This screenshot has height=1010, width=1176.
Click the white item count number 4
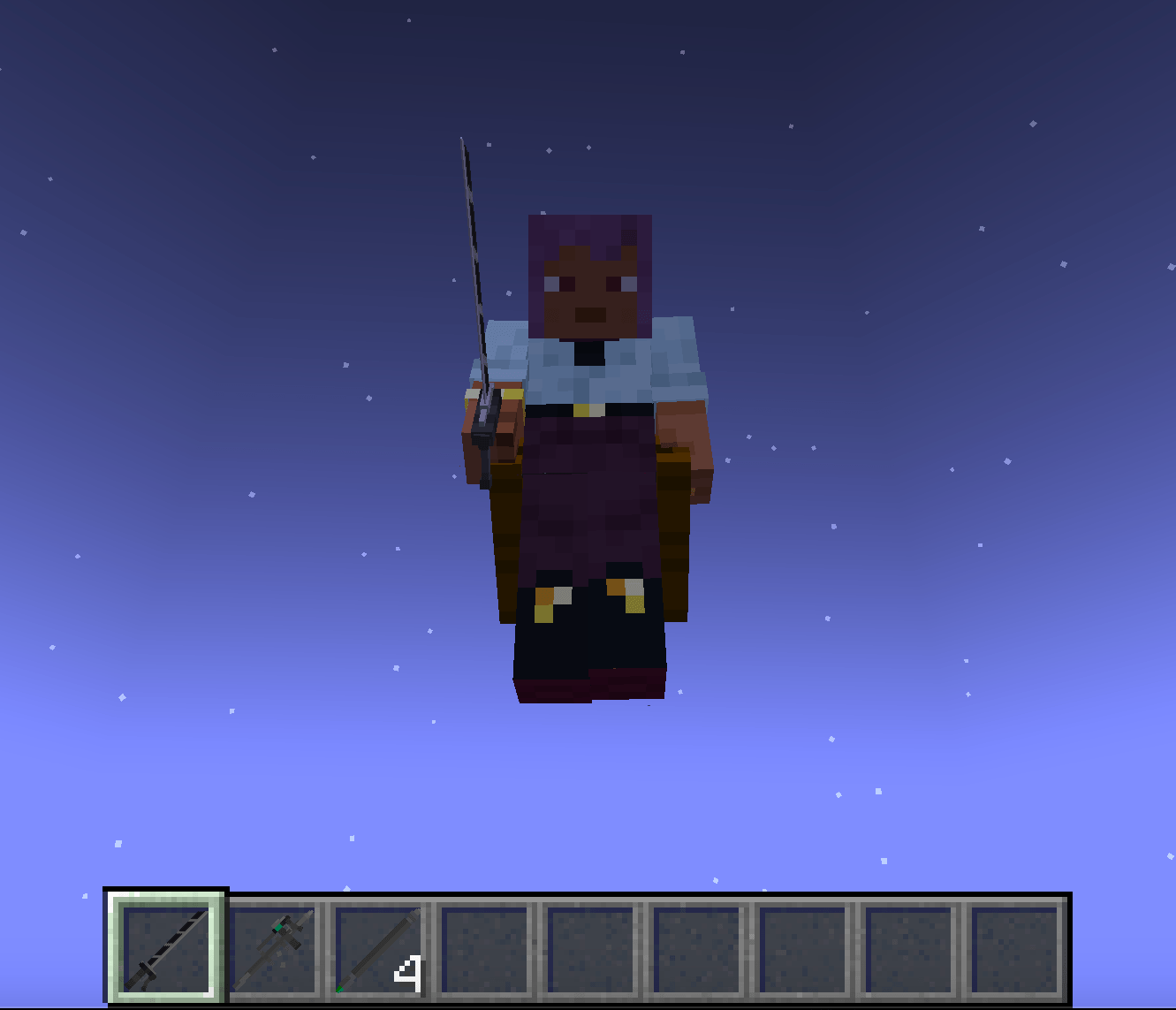pos(409,972)
